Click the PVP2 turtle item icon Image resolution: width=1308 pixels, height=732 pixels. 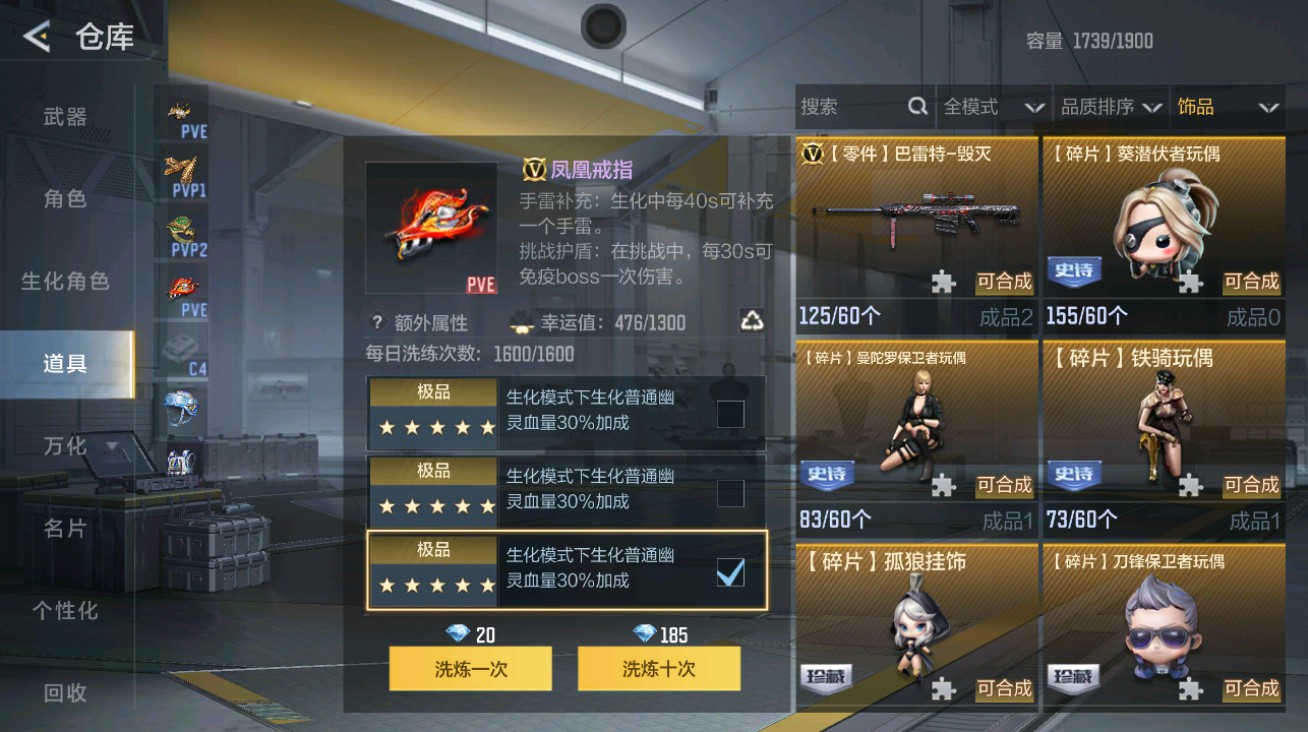click(184, 228)
